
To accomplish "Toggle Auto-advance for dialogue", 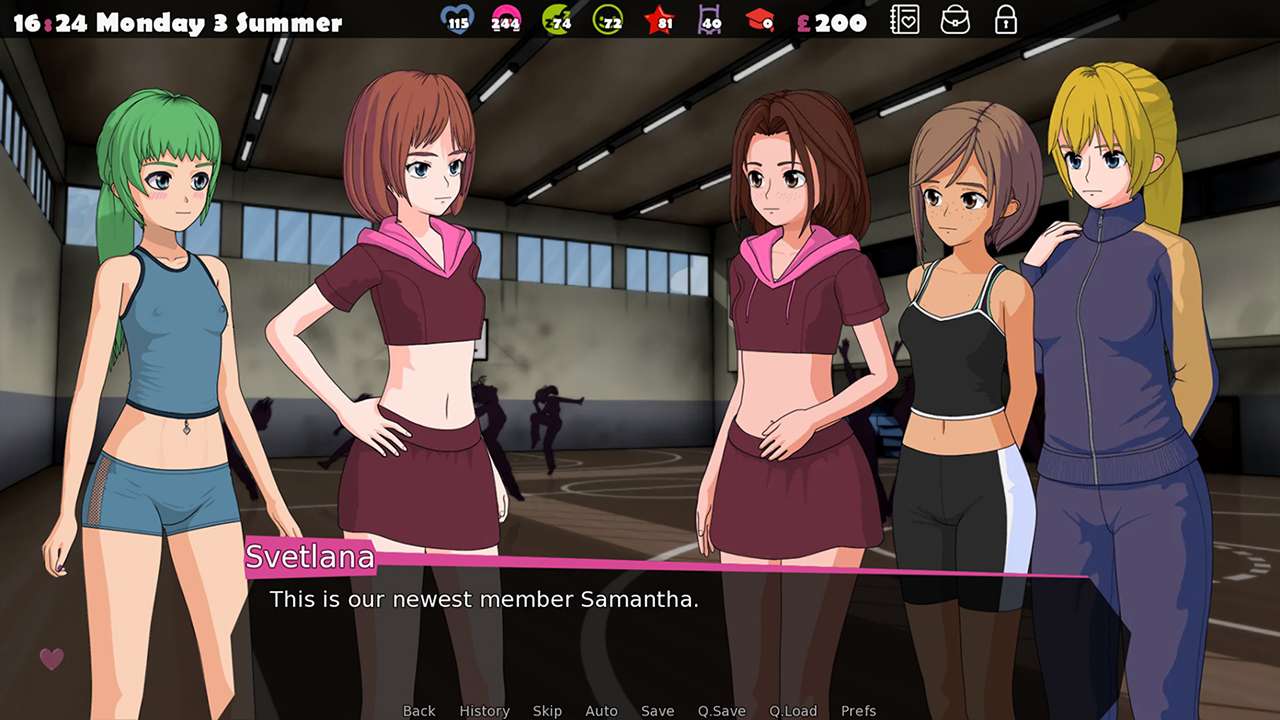I will point(601,711).
